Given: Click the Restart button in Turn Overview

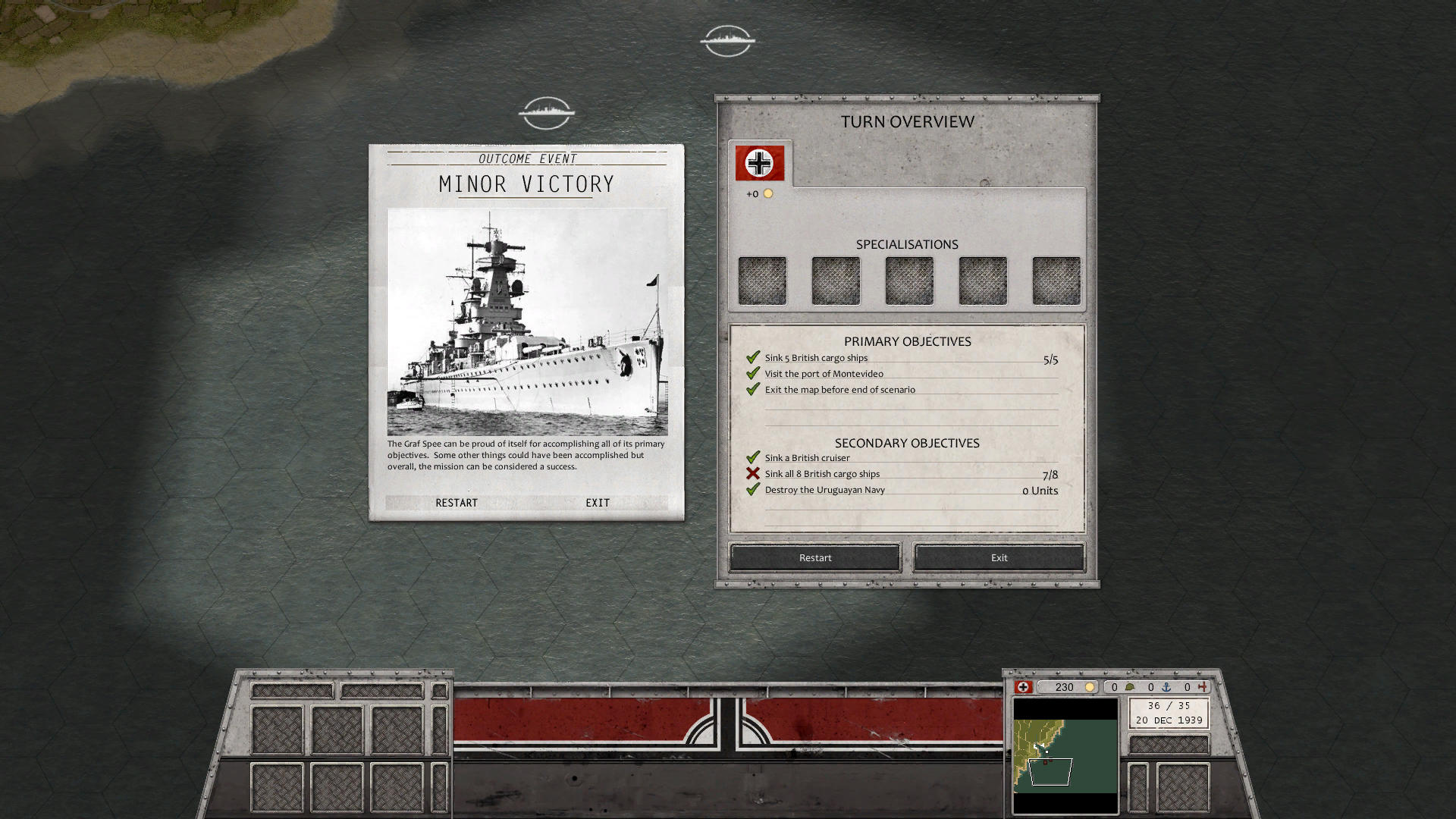Looking at the screenshot, I should coord(815,557).
